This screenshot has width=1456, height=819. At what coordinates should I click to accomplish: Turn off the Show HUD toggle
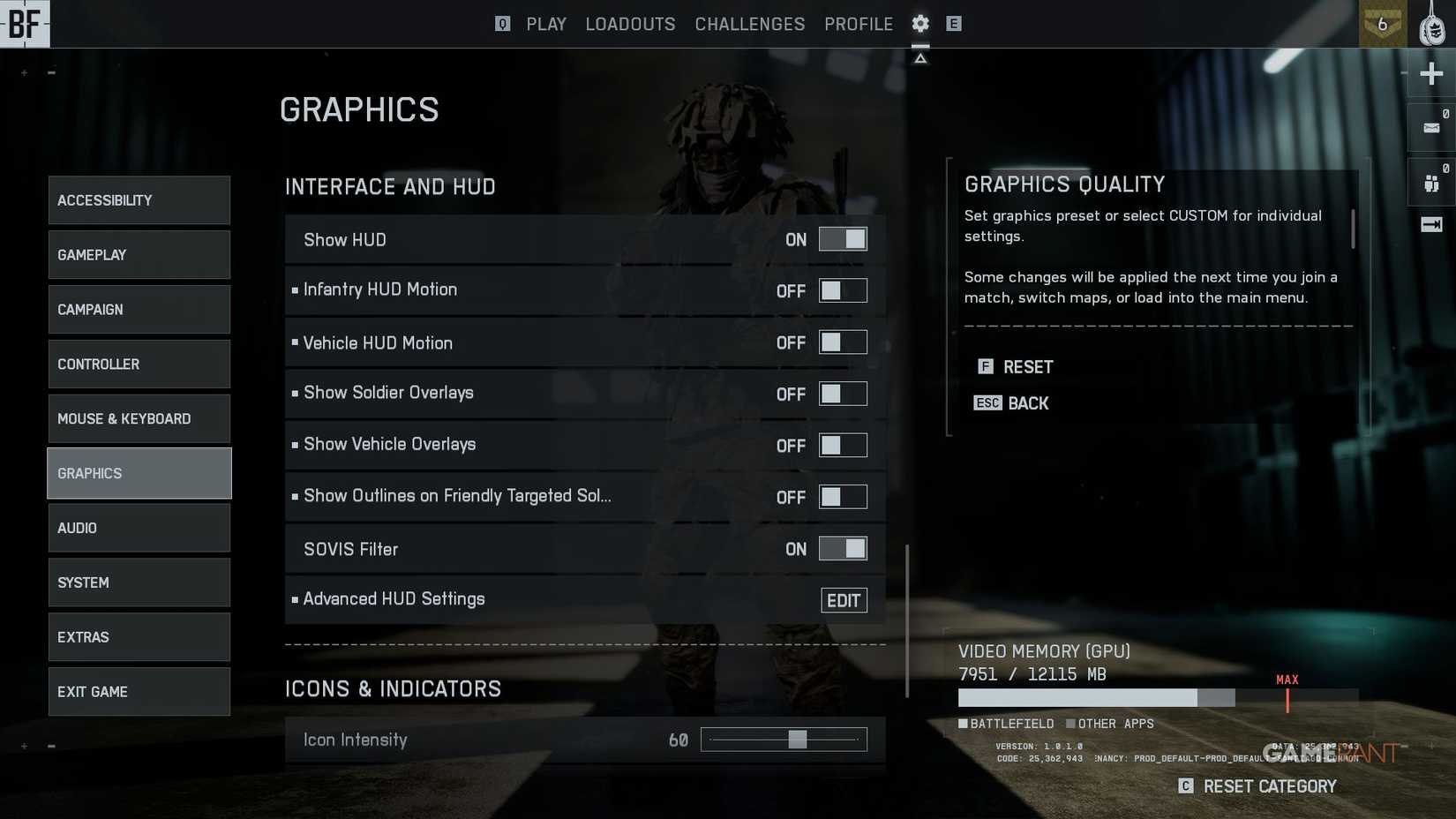[843, 238]
